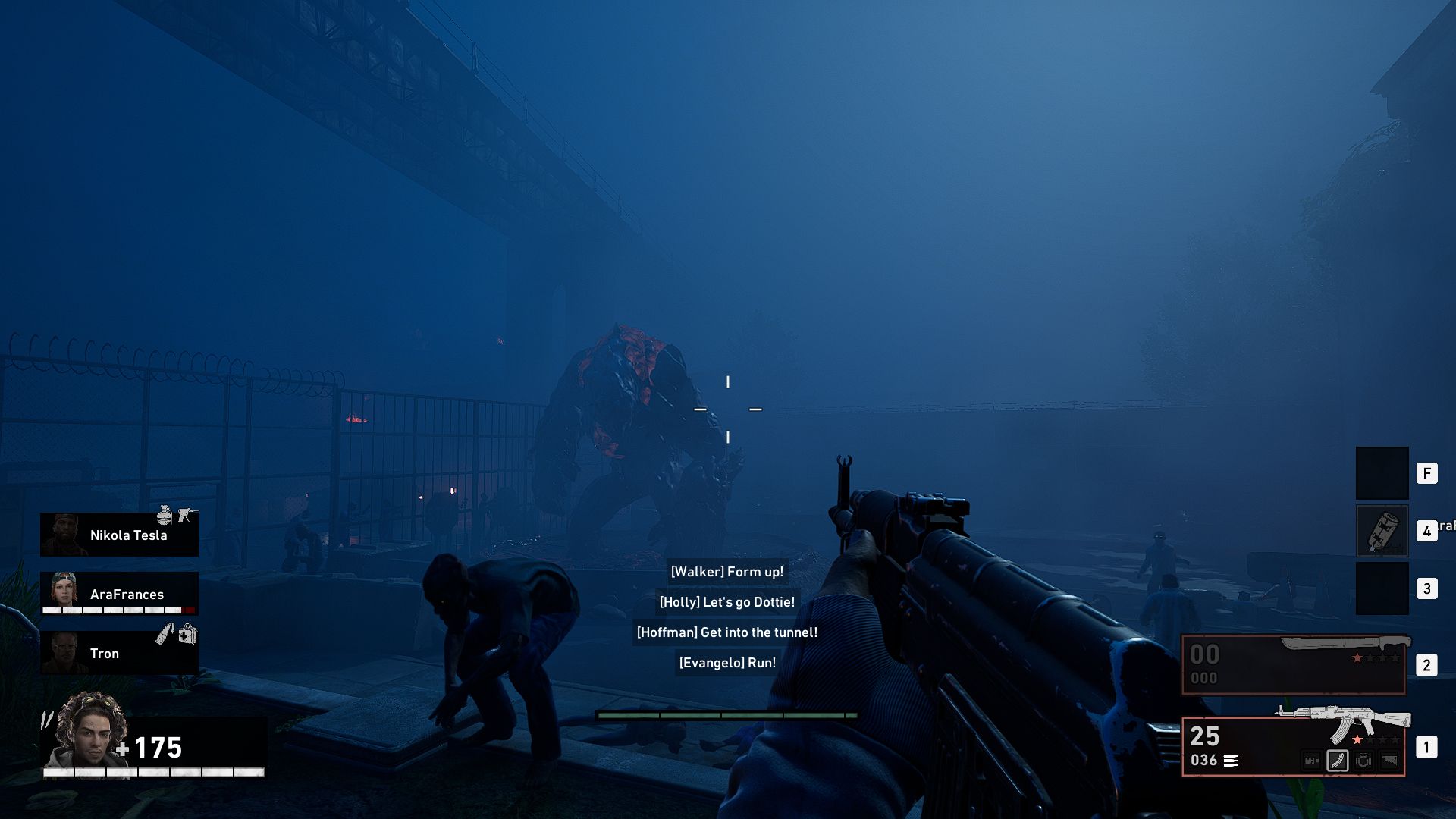The width and height of the screenshot is (1456, 819).
Task: Select the pain meds icon above Tron
Action: [165, 635]
